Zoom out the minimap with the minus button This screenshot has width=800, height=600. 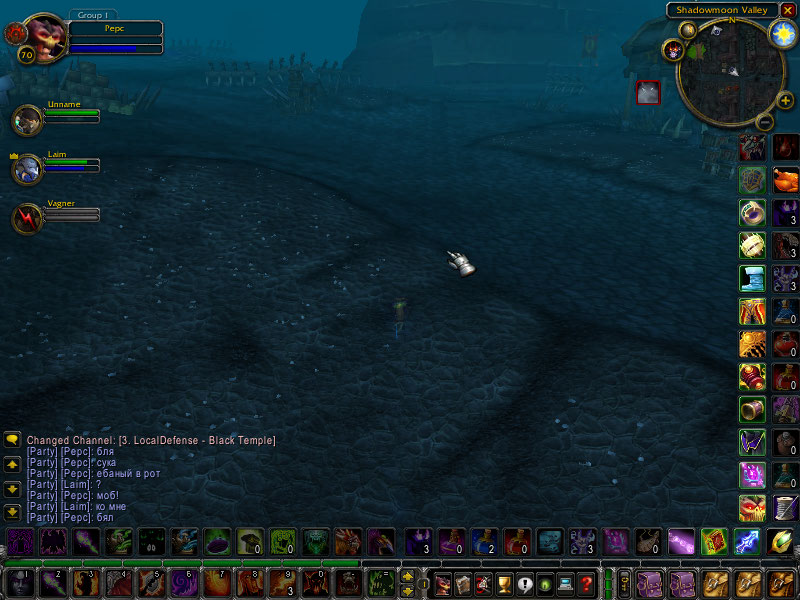(x=764, y=123)
